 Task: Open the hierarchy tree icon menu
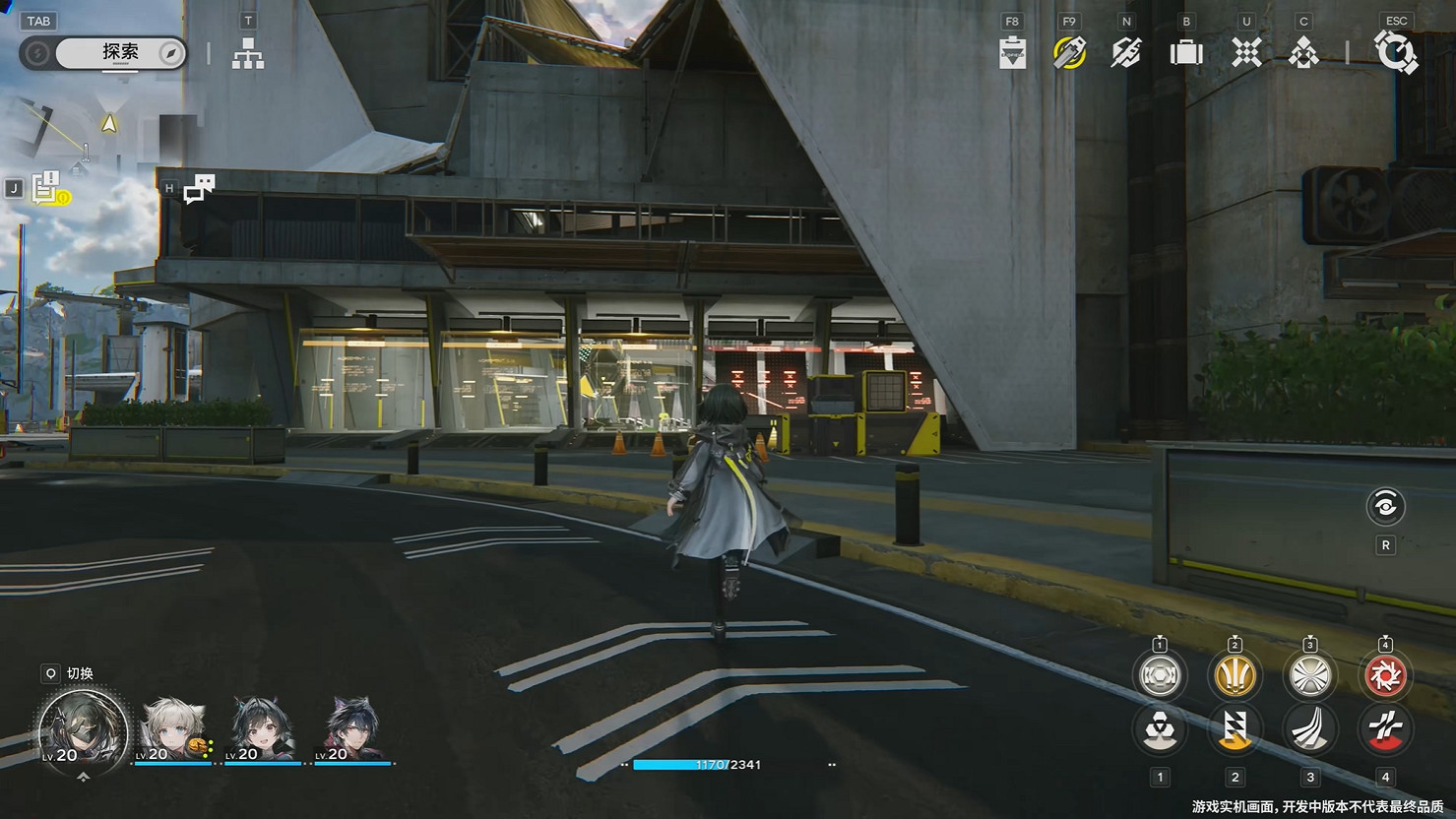tap(247, 54)
